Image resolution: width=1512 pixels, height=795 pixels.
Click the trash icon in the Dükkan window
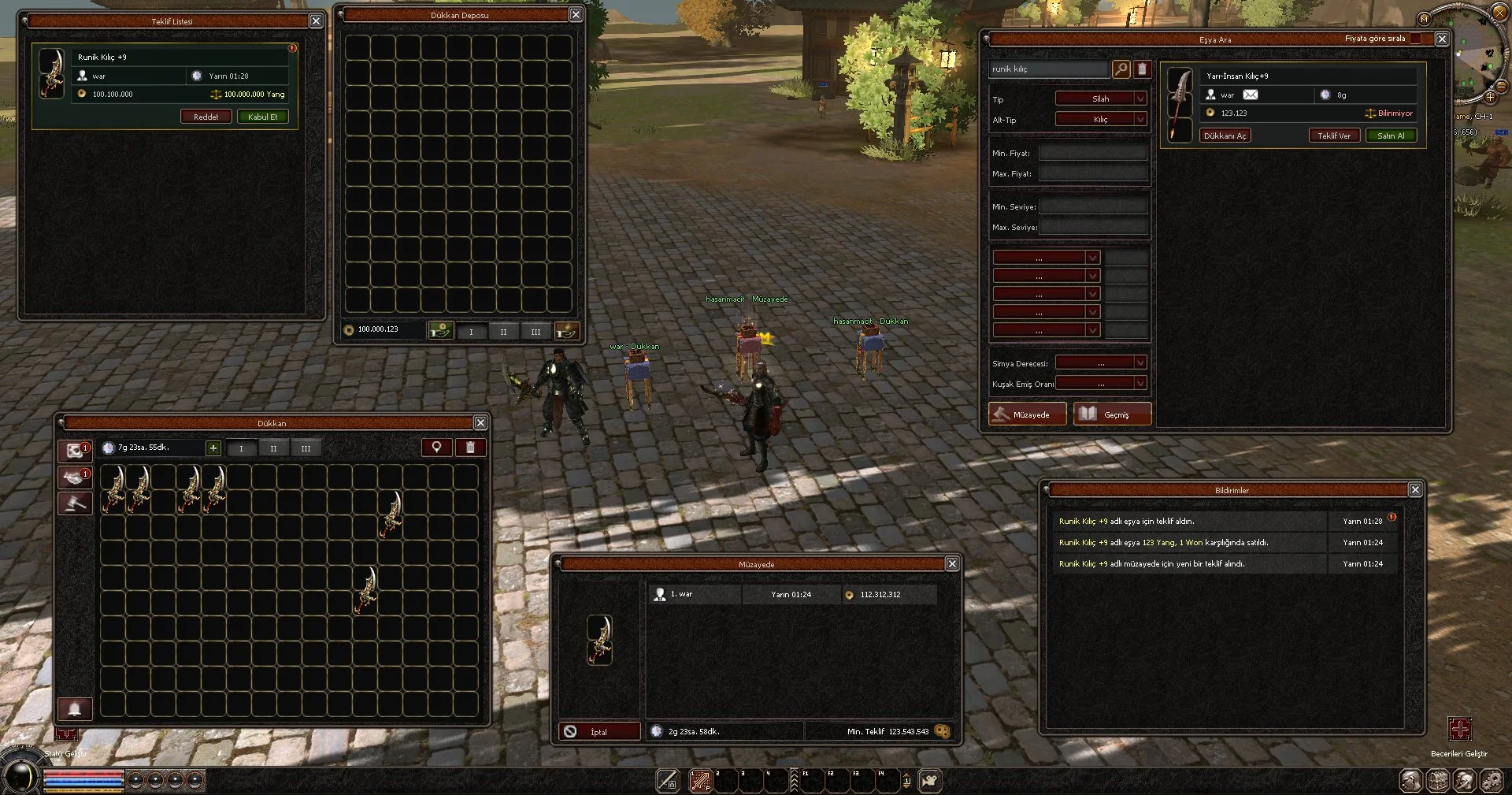tap(470, 448)
